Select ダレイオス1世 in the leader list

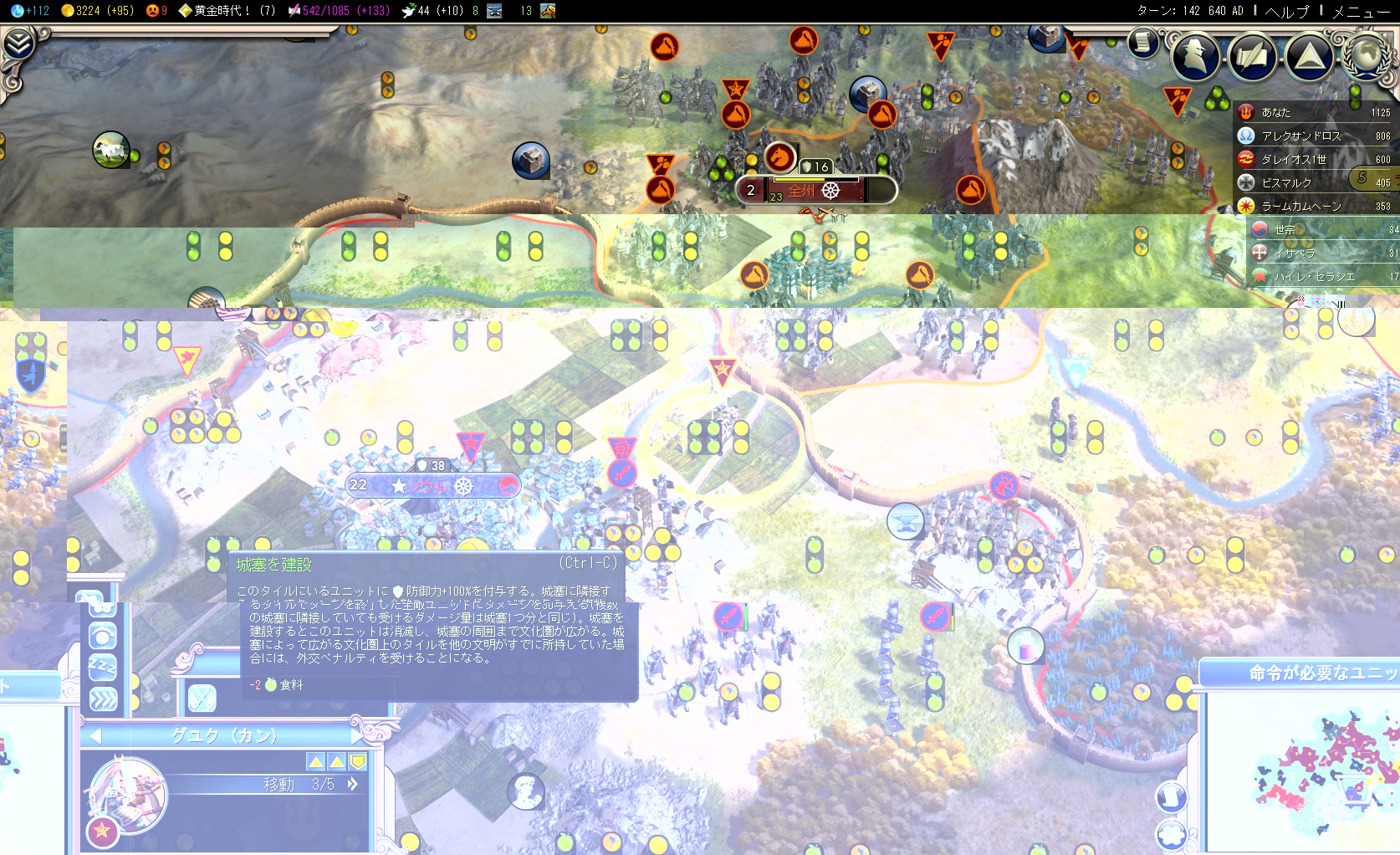pyautogui.click(x=1294, y=159)
